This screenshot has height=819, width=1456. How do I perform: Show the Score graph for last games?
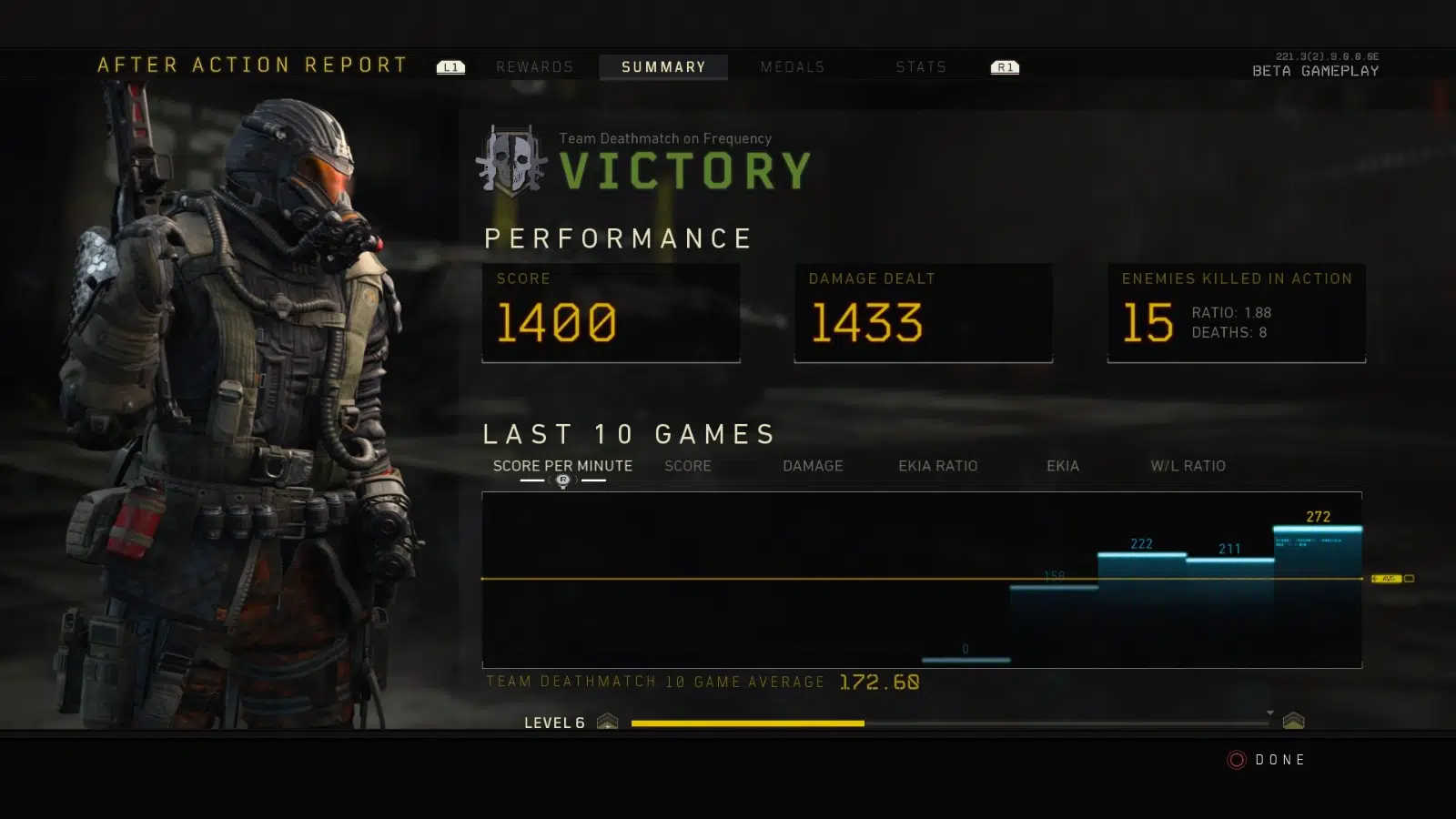click(688, 466)
